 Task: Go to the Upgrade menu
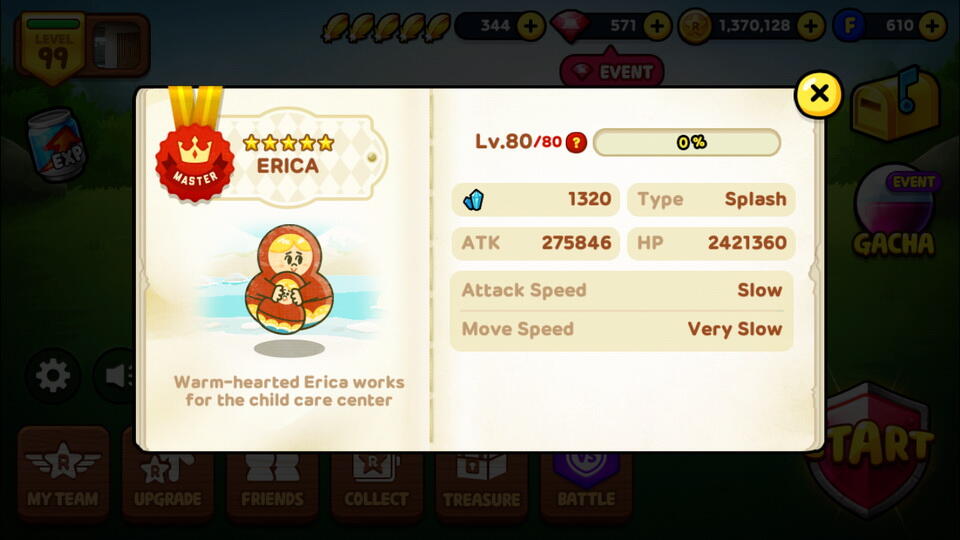tap(167, 474)
